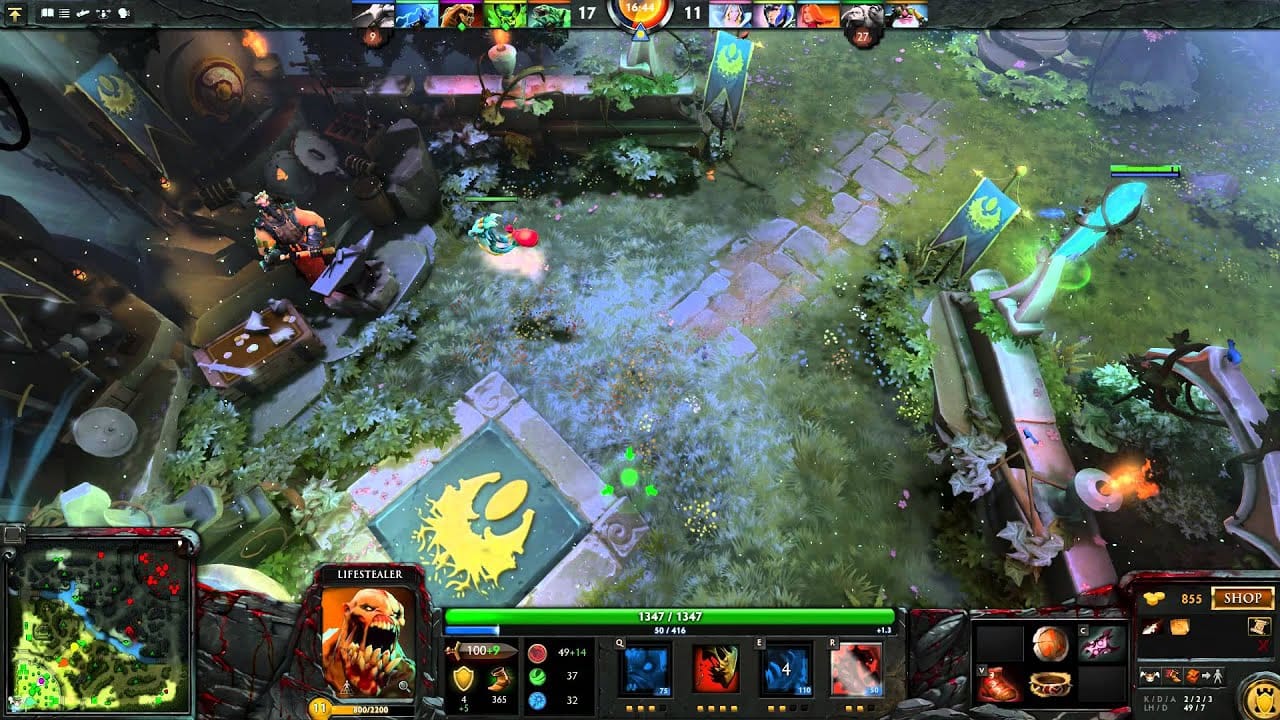
Task: Click the Town Portal Scroll slot
Action: (1258, 628)
